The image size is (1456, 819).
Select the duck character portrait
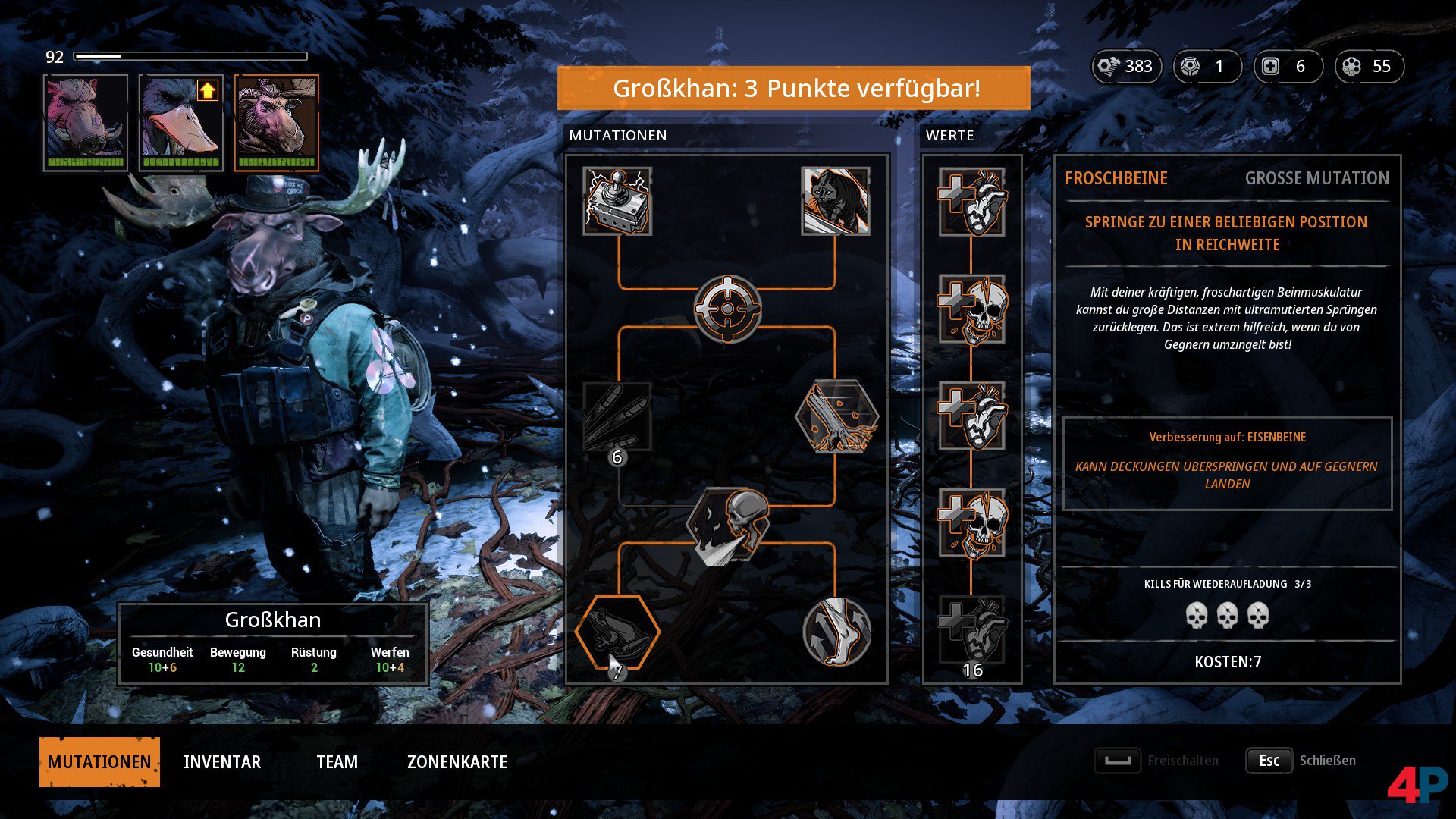tap(181, 122)
